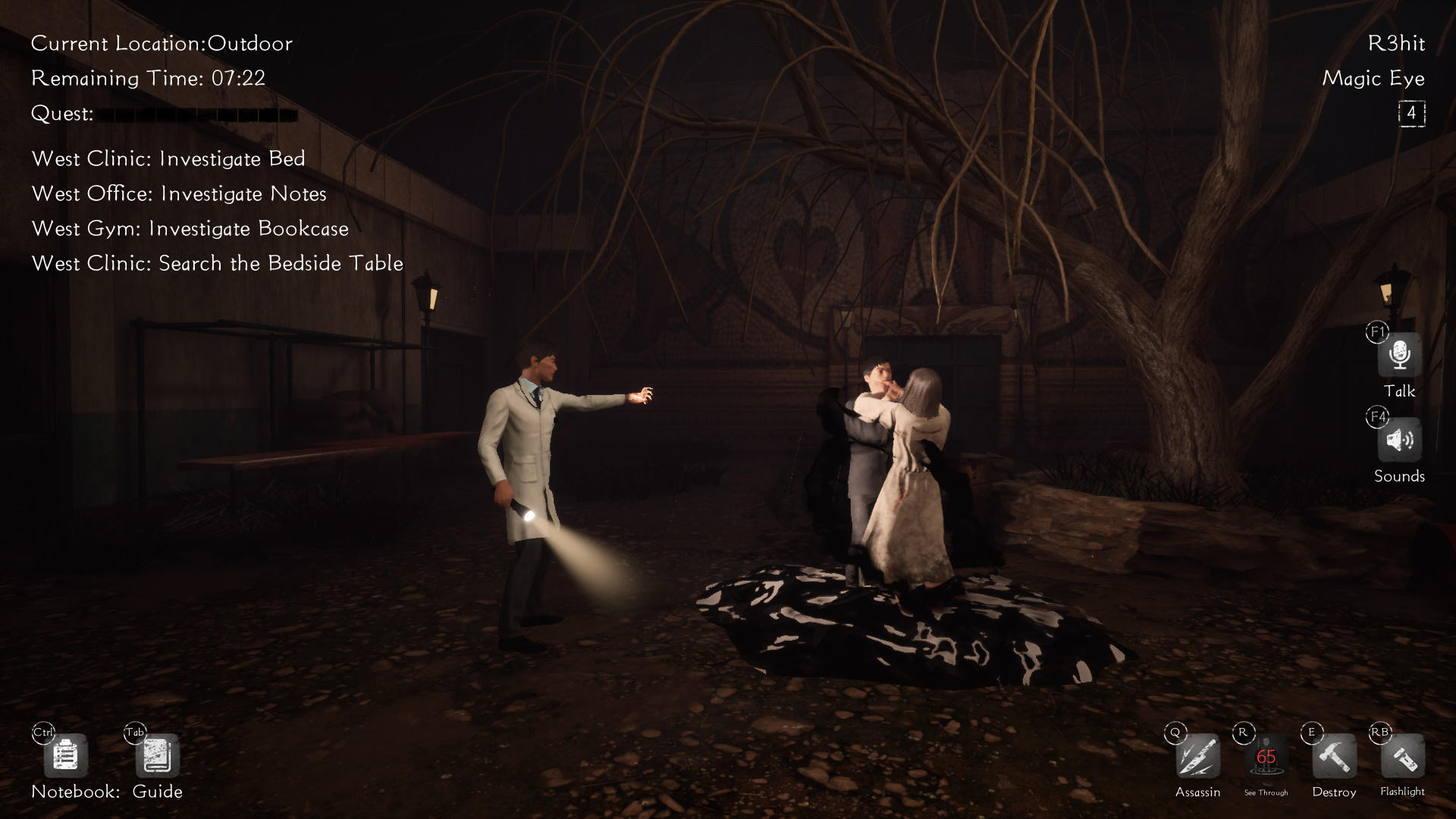Select the Magic Eye counter box
The height and width of the screenshot is (819, 1456).
click(x=1411, y=114)
